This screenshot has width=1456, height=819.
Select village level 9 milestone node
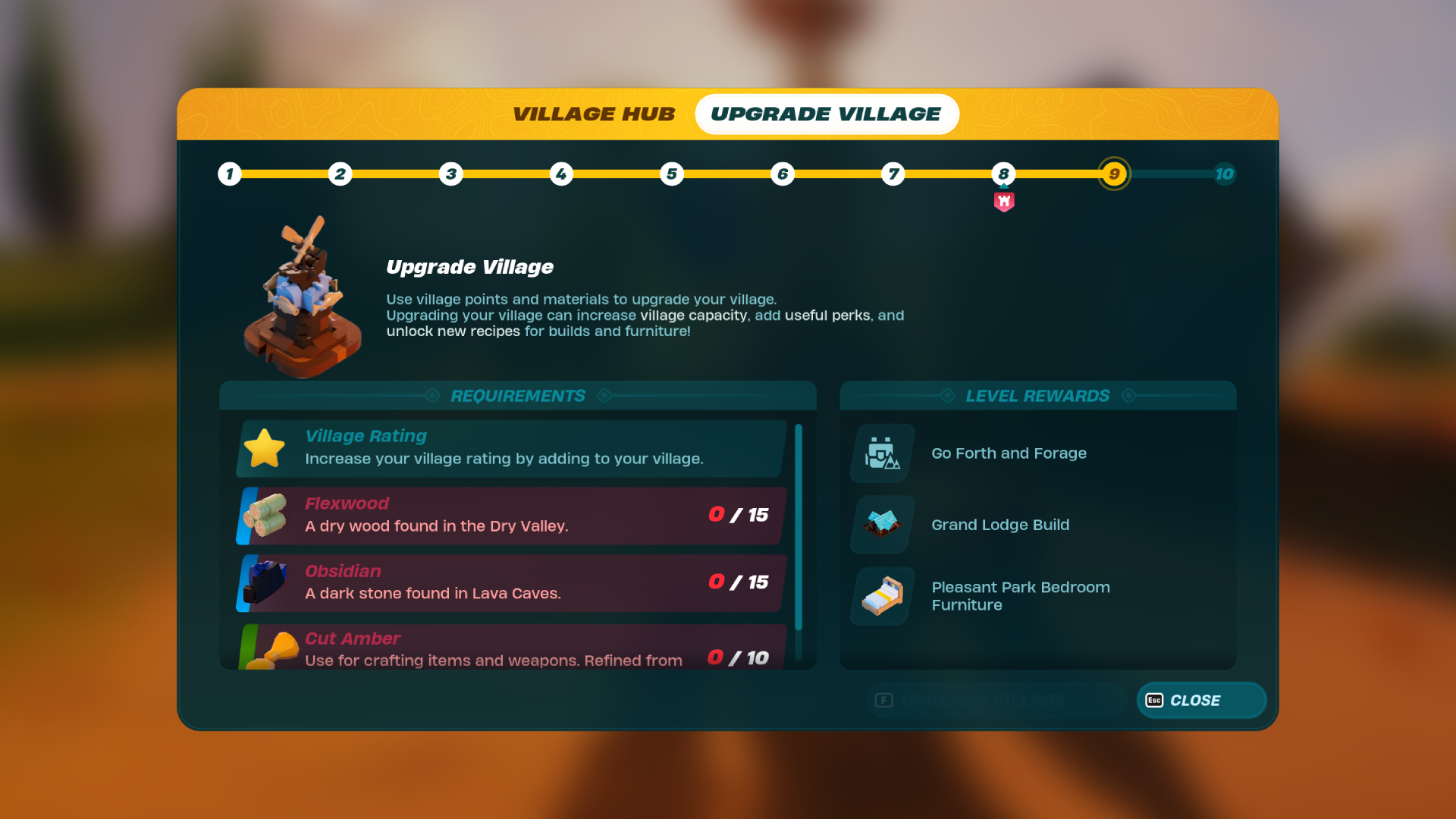click(x=1114, y=174)
